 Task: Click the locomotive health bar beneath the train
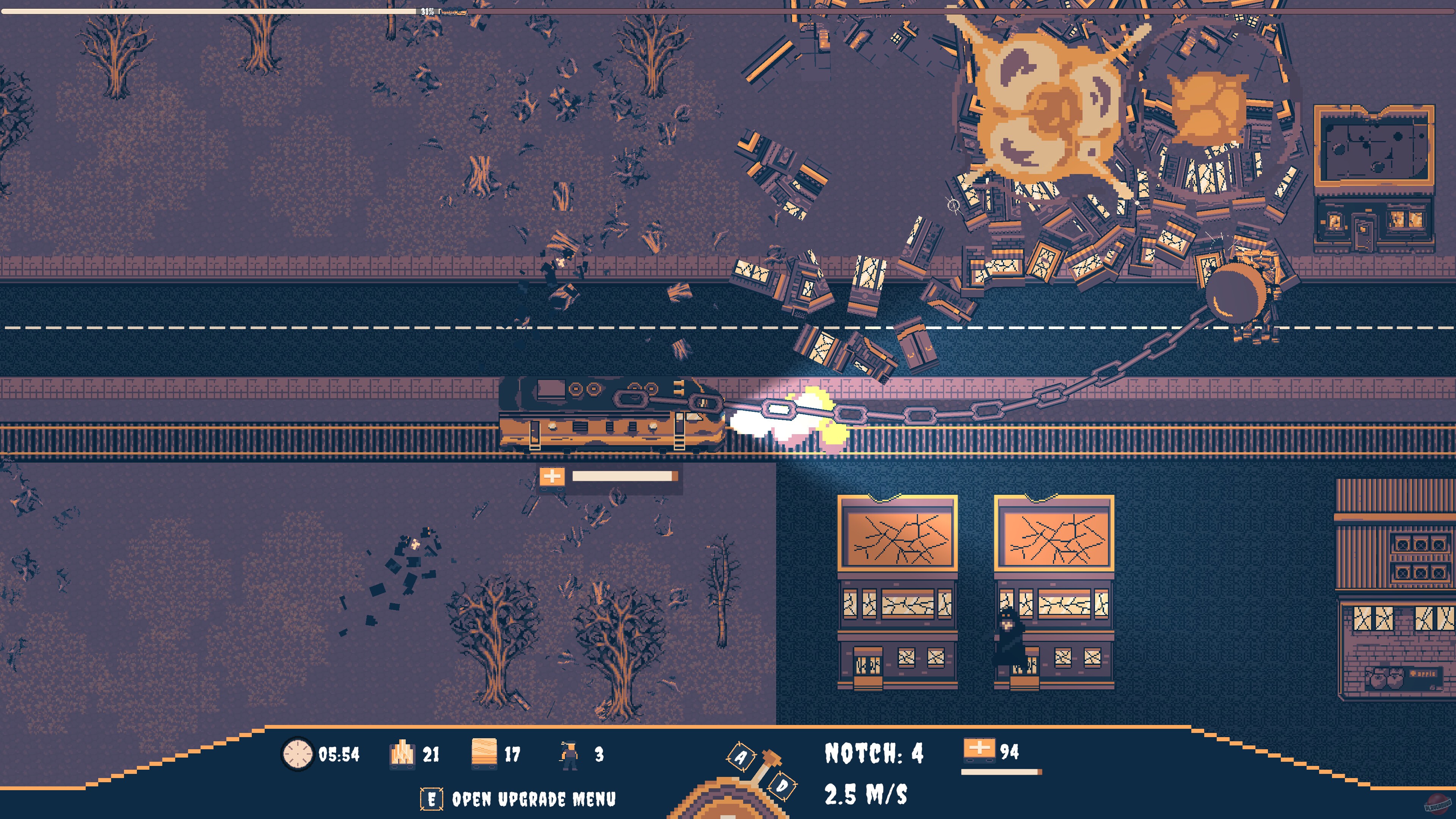pyautogui.click(x=624, y=478)
